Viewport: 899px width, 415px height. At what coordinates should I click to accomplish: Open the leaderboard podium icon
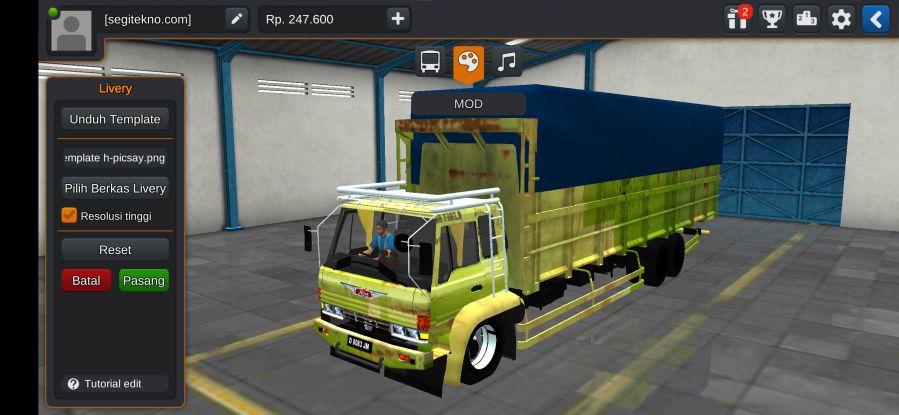806,18
